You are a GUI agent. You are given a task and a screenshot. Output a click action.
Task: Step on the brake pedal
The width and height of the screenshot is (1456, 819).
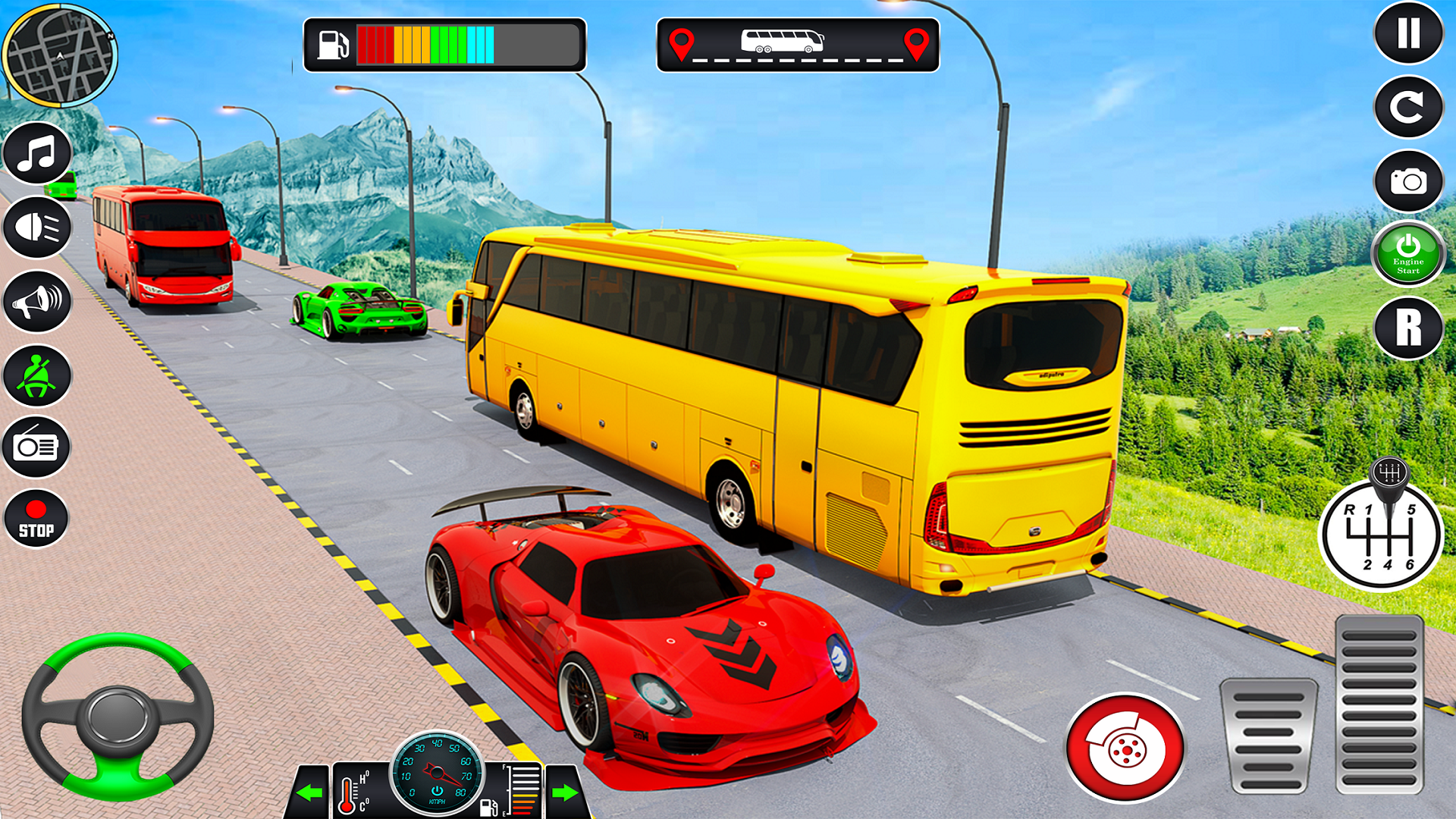point(1268,736)
